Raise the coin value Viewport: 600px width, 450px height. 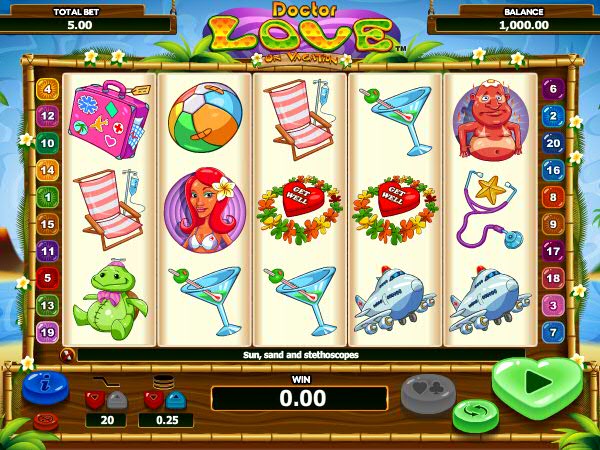pyautogui.click(x=175, y=400)
